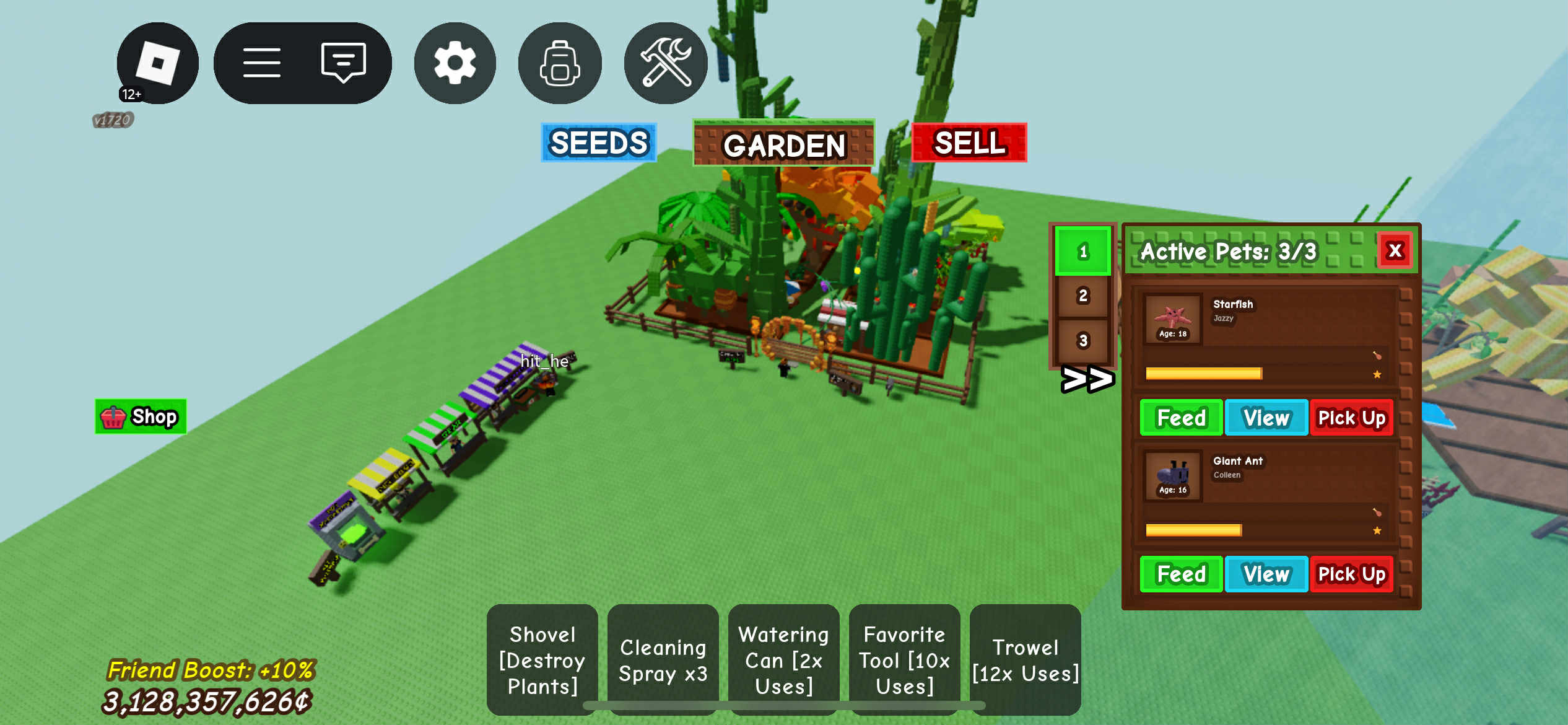
Task: View the Starfish pet
Action: pyautogui.click(x=1266, y=418)
